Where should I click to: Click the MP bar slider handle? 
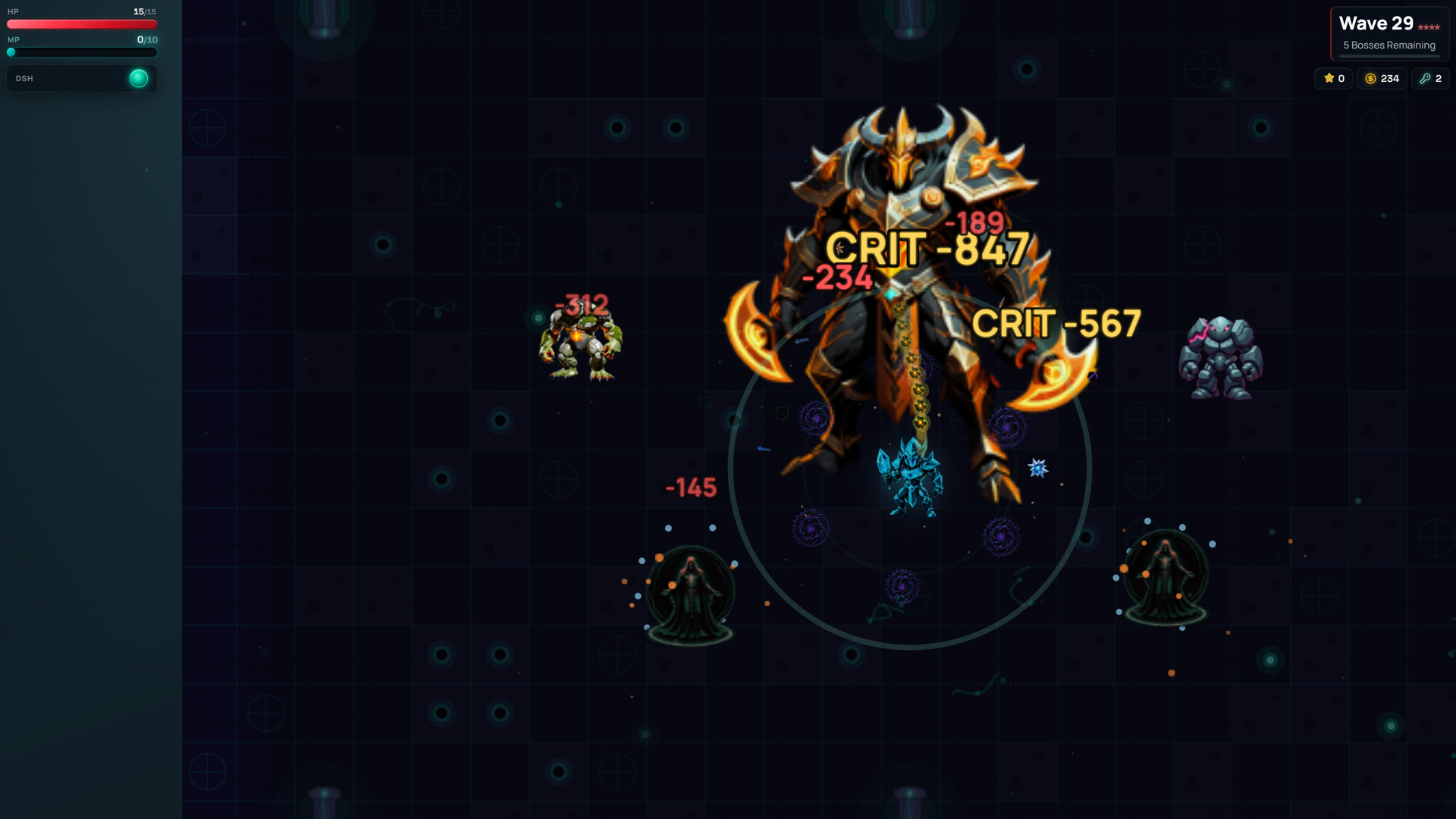pyautogui.click(x=11, y=52)
